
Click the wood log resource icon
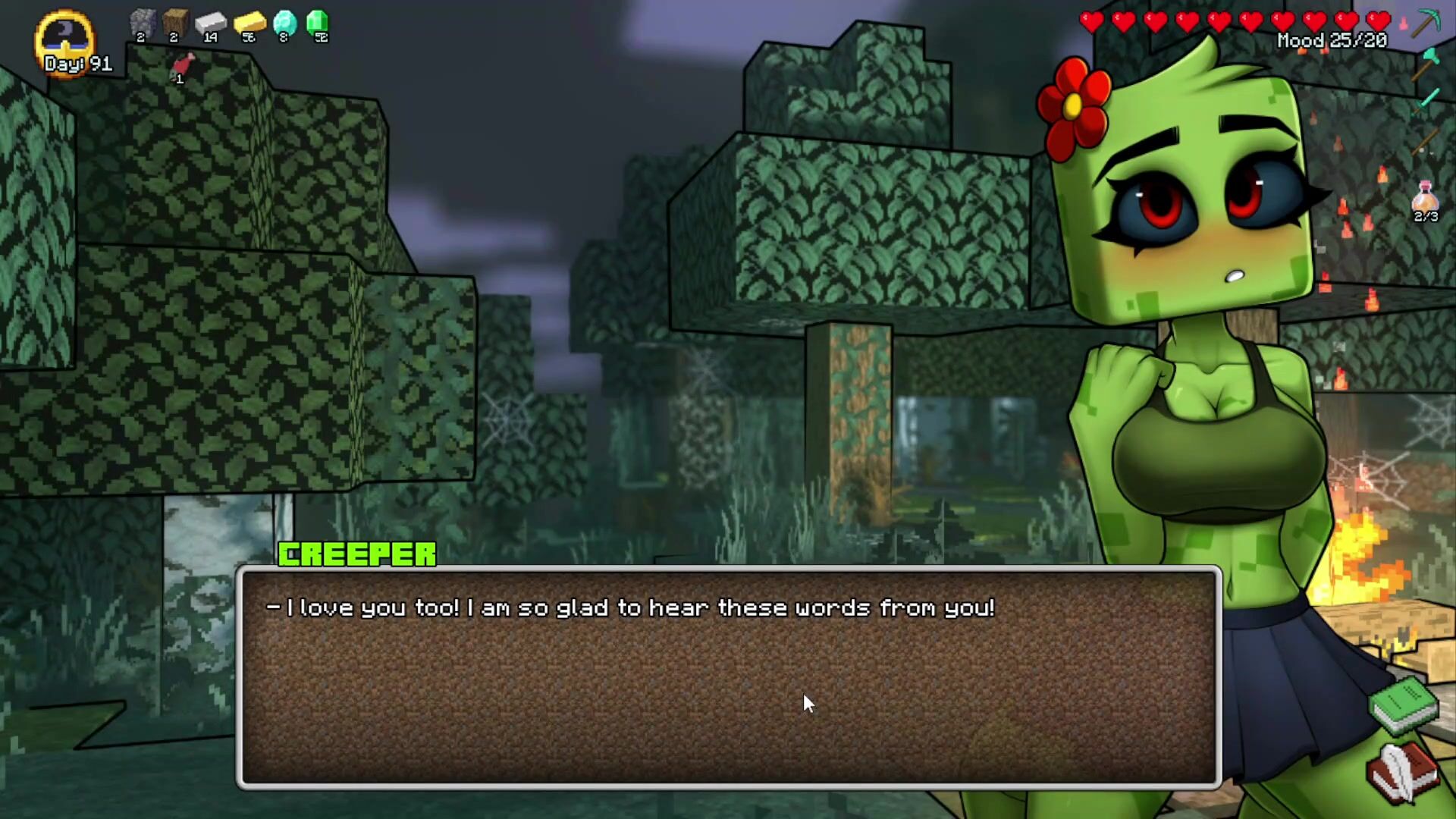175,23
